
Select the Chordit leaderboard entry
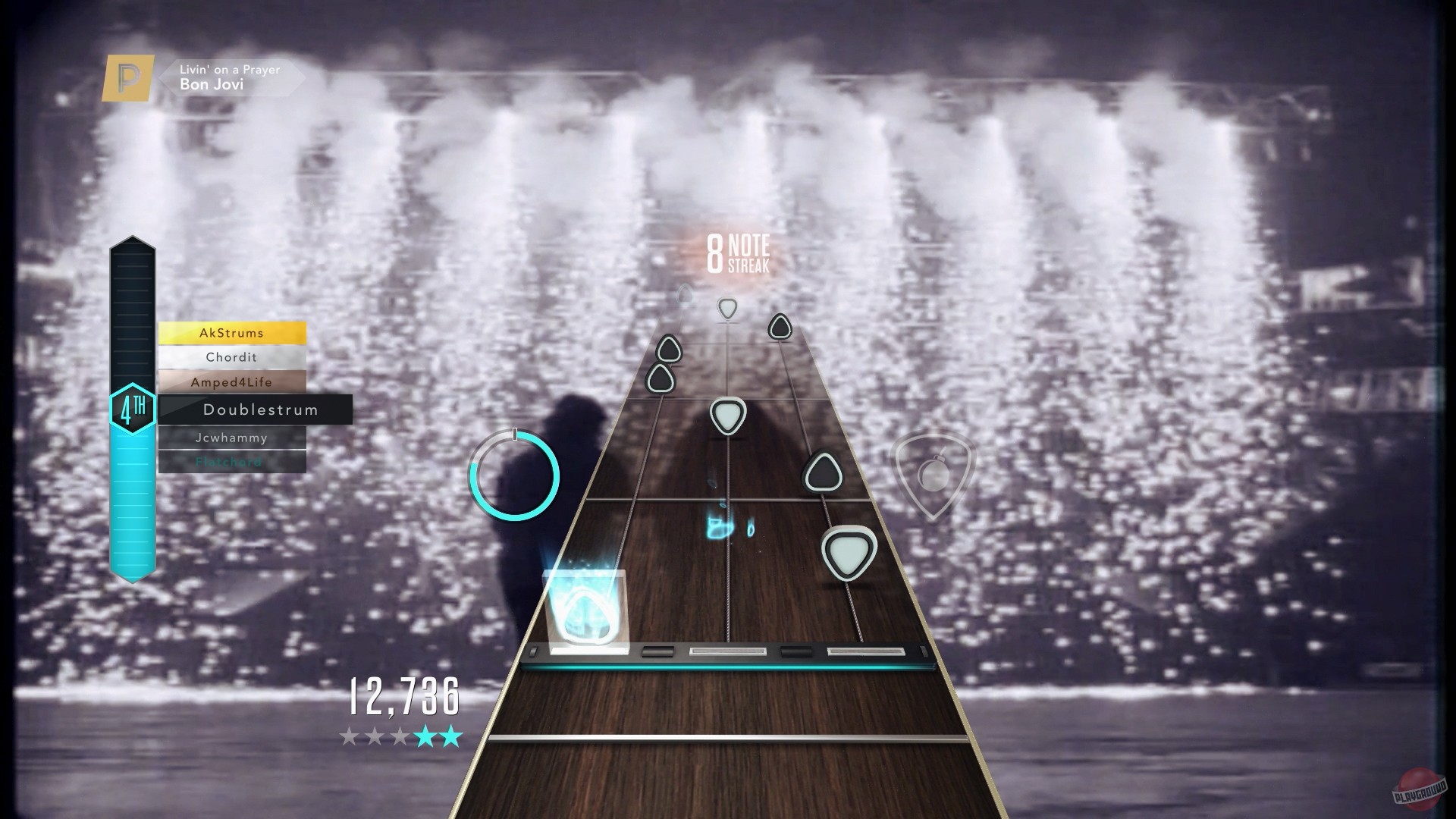click(x=232, y=357)
